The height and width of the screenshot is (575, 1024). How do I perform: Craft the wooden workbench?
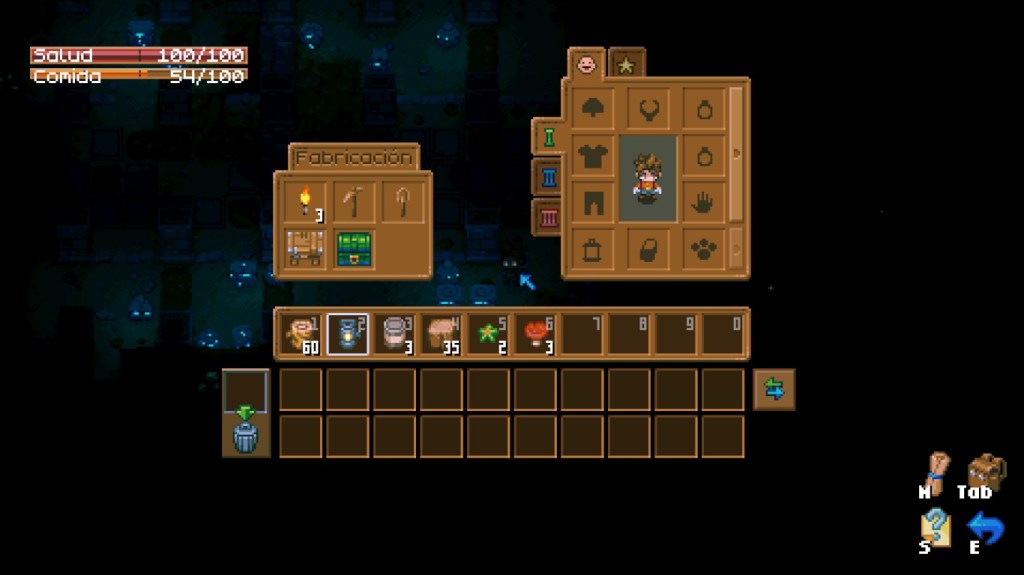(305, 248)
